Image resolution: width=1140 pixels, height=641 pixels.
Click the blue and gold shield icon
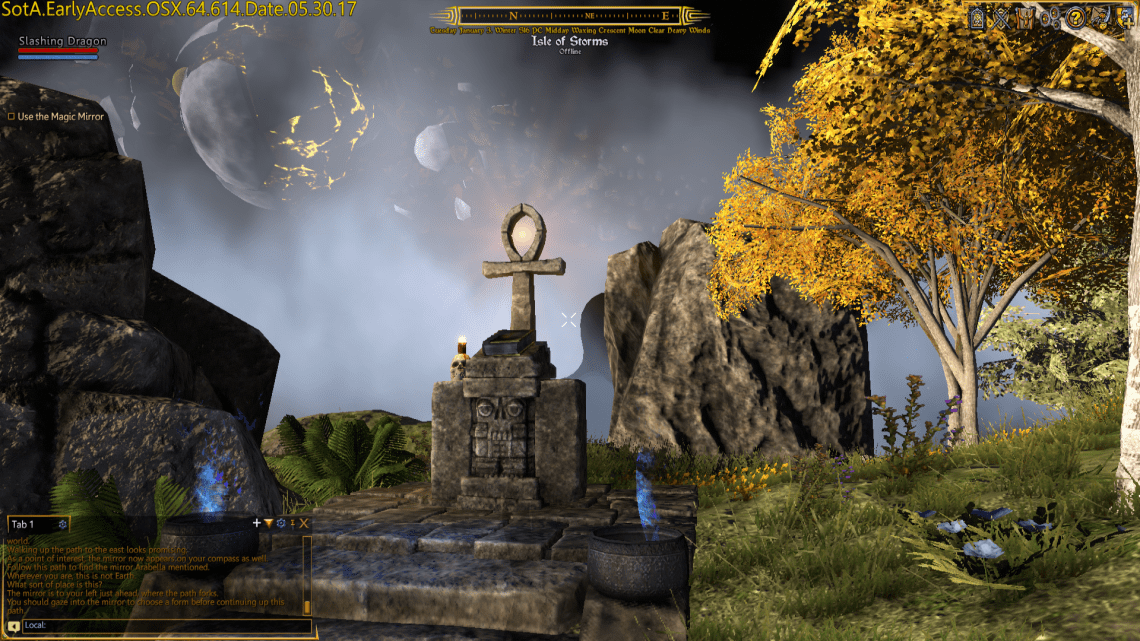pos(1125,18)
